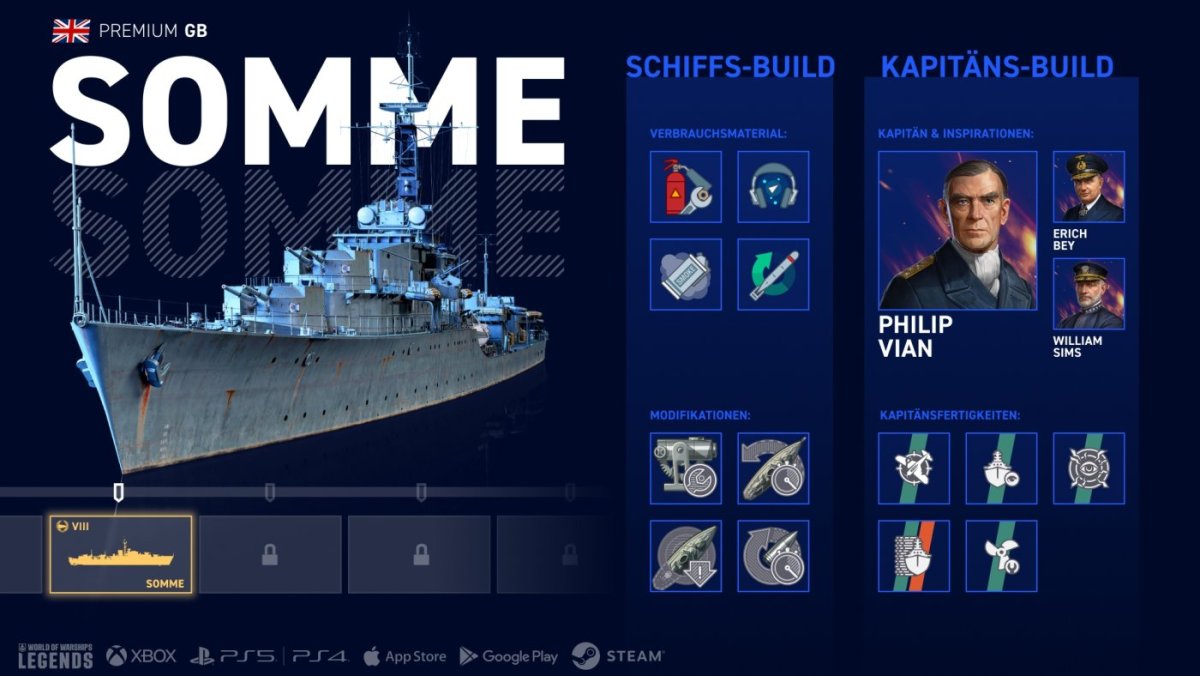Select the aircraft crosshair captain skill
Image resolution: width=1200 pixels, height=676 pixels.
pyautogui.click(x=914, y=468)
